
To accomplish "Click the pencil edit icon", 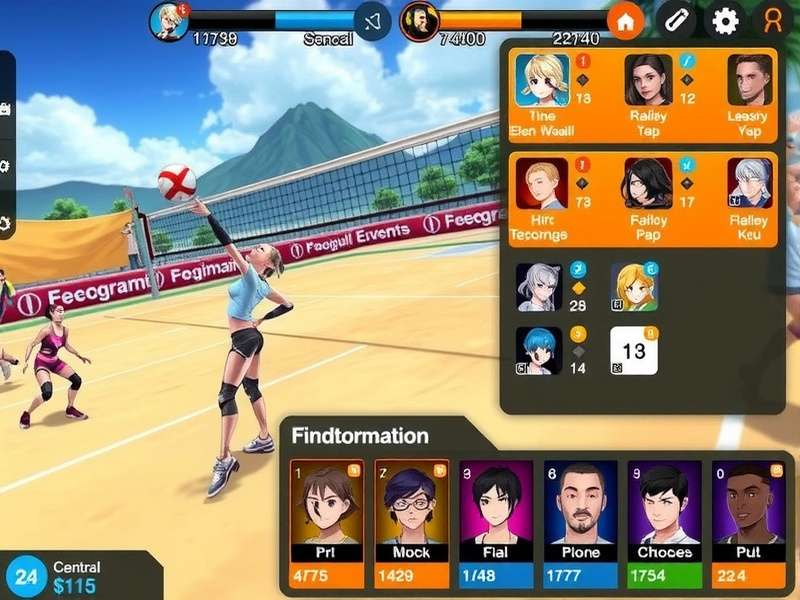I will (677, 21).
